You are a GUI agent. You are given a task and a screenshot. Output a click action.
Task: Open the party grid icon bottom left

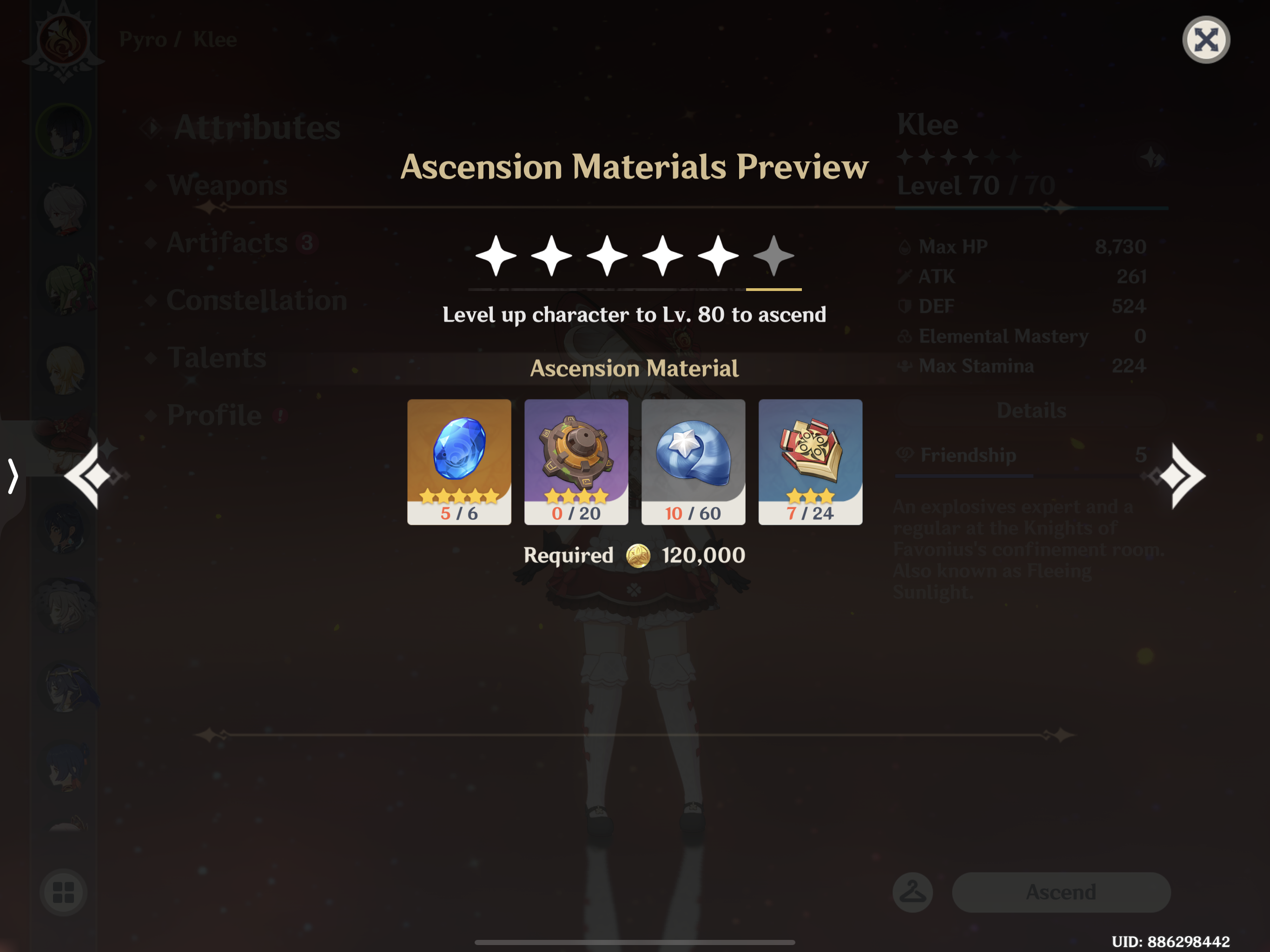tap(63, 892)
